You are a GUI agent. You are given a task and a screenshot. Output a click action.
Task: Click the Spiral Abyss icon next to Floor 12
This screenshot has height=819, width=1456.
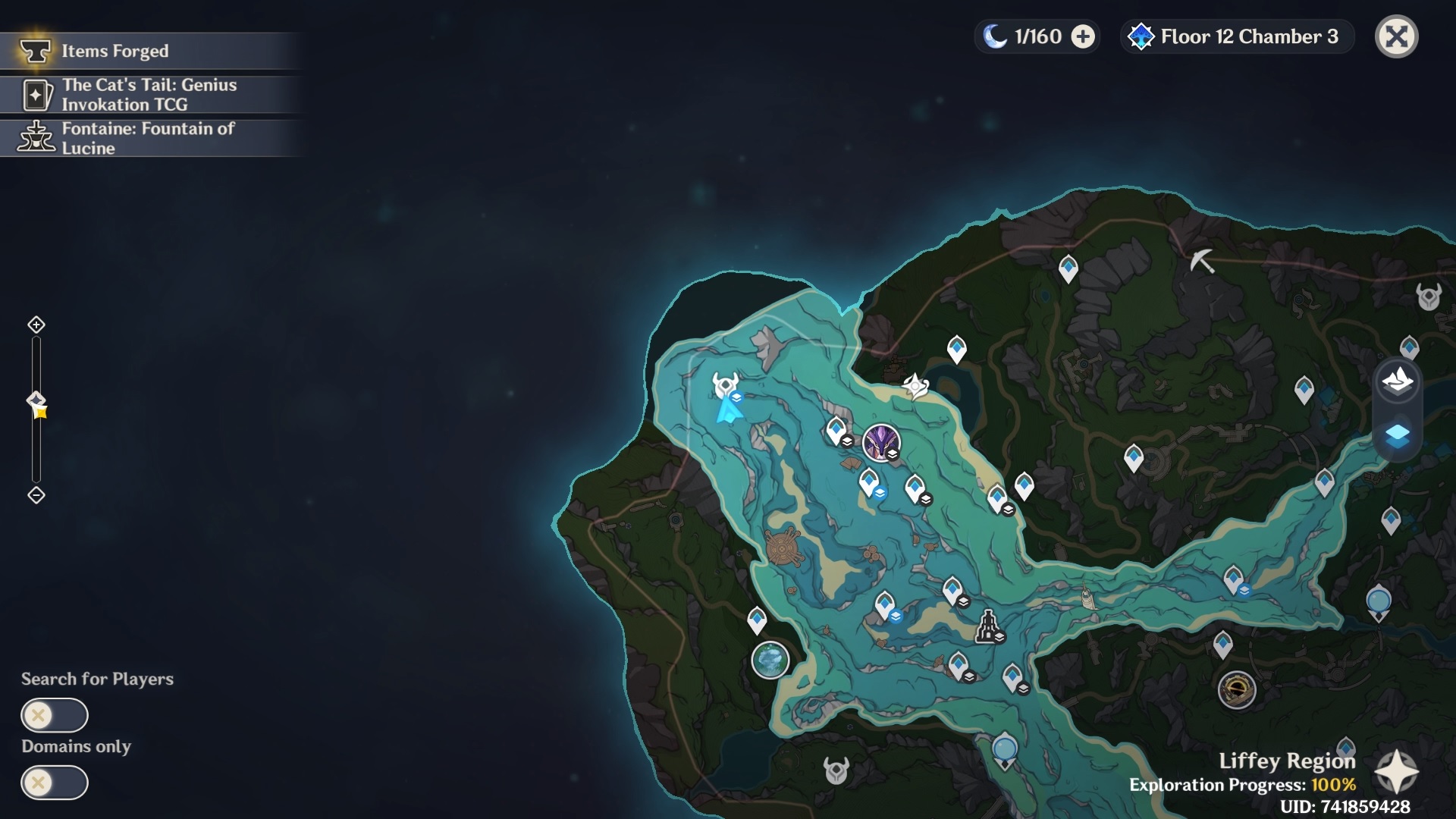1141,36
